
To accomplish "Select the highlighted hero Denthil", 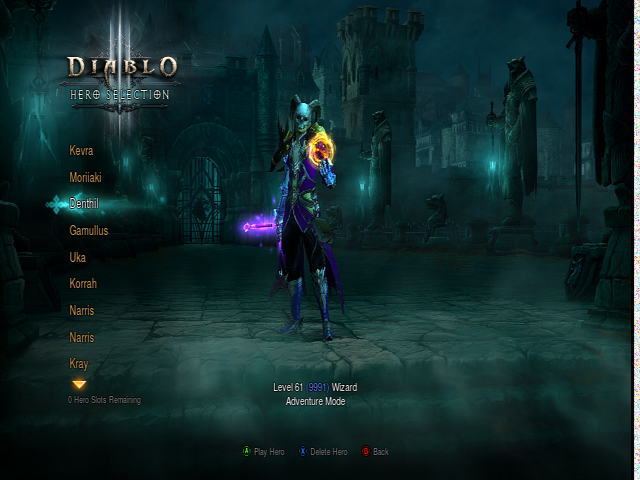I will 84,203.
